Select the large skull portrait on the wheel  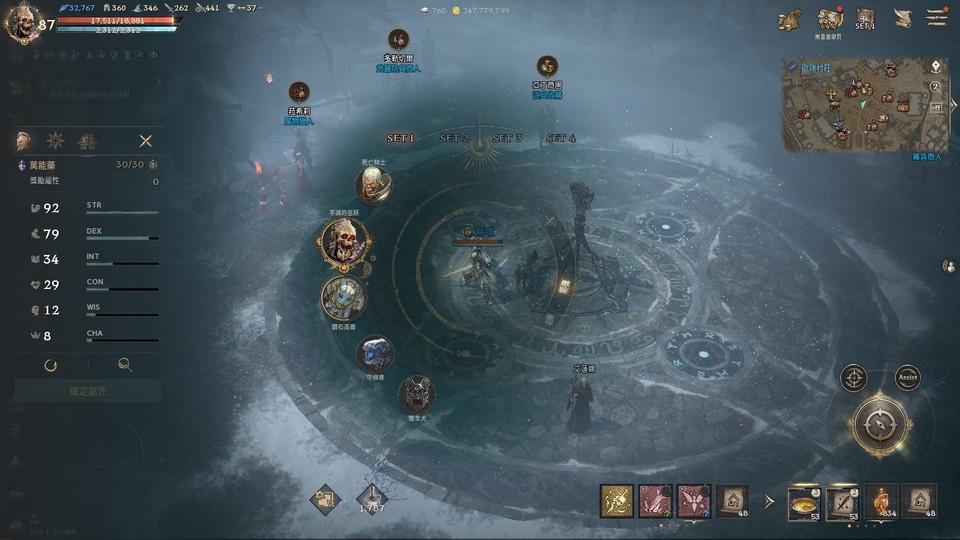click(344, 241)
